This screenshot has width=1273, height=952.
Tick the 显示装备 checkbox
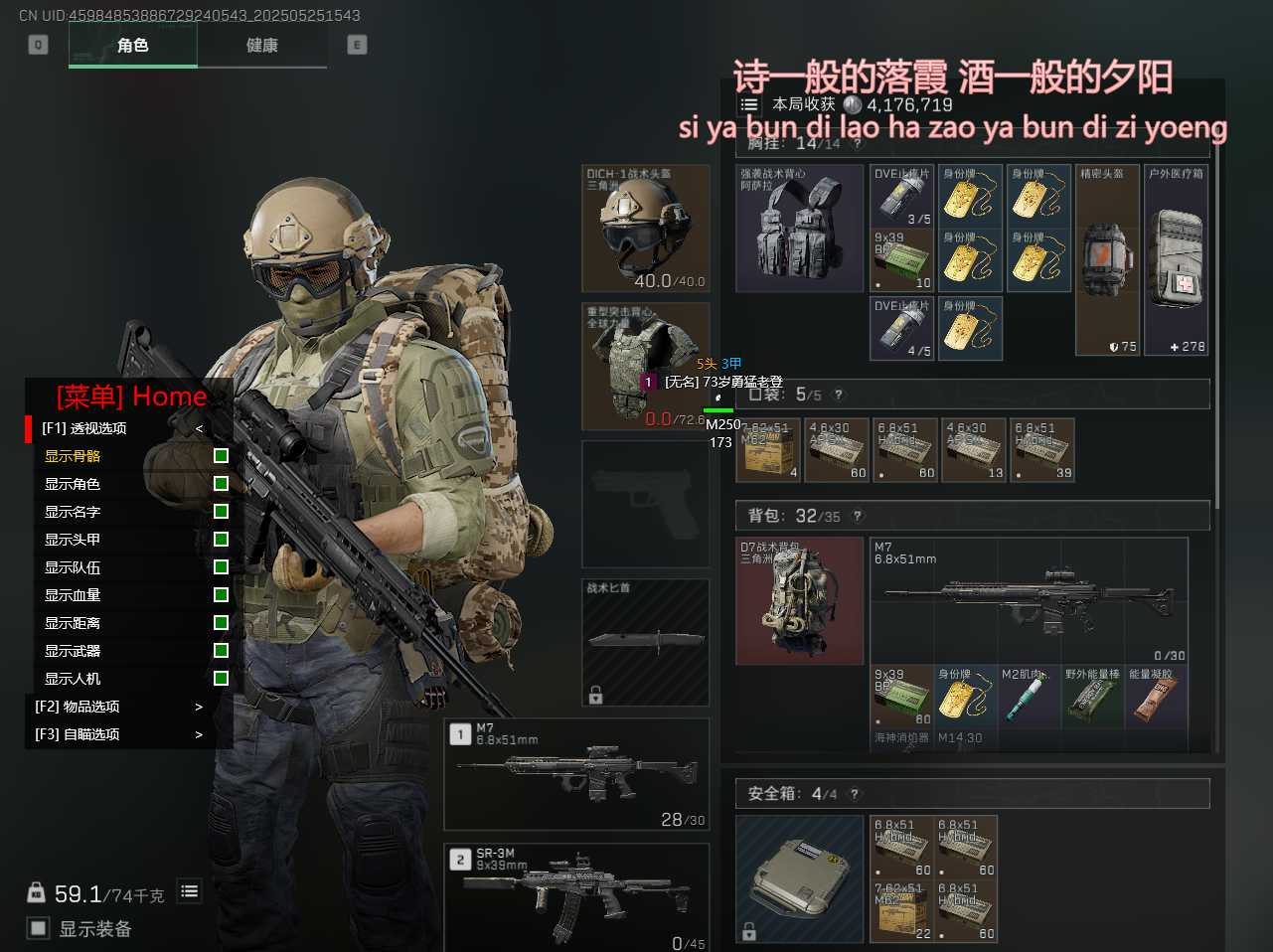[x=39, y=928]
